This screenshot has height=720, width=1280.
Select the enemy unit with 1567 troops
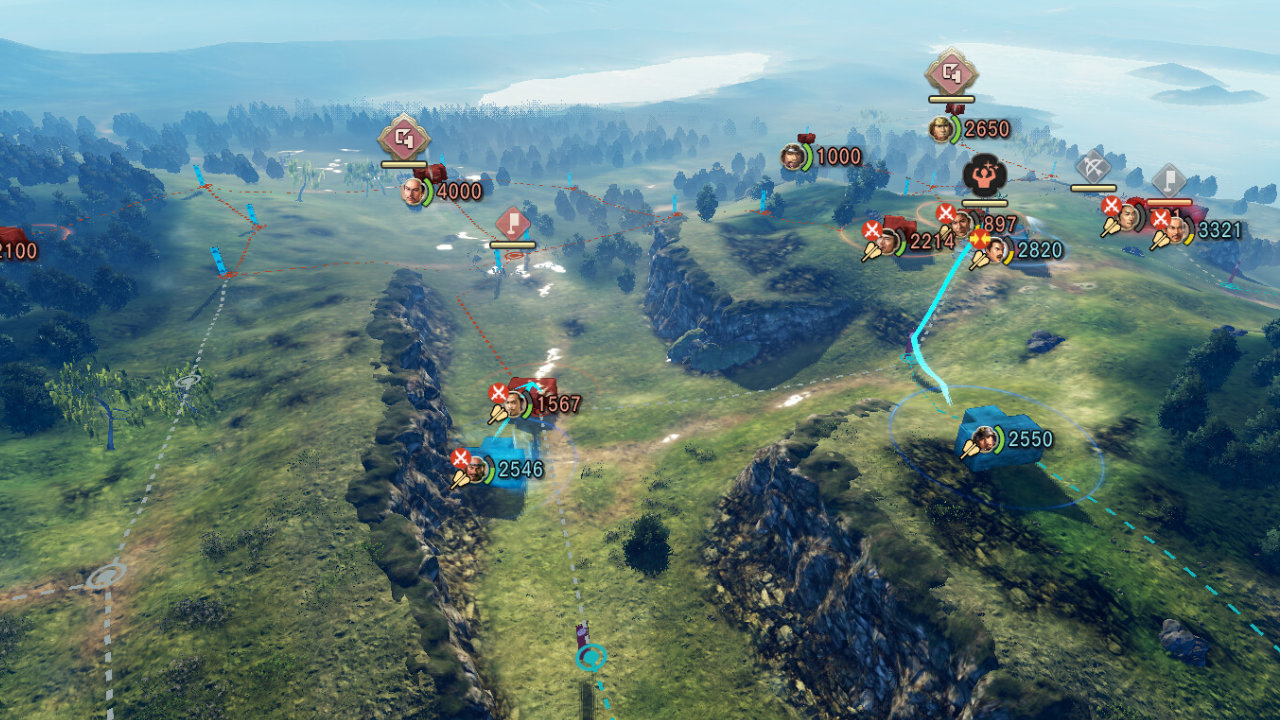coord(515,404)
